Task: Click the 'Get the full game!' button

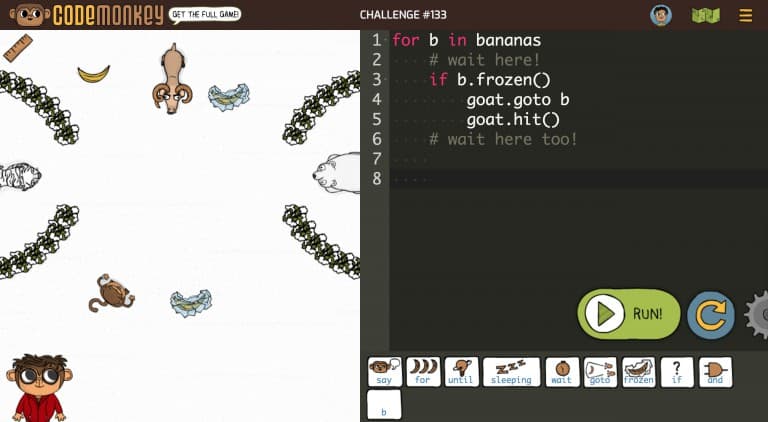Action: (x=204, y=15)
